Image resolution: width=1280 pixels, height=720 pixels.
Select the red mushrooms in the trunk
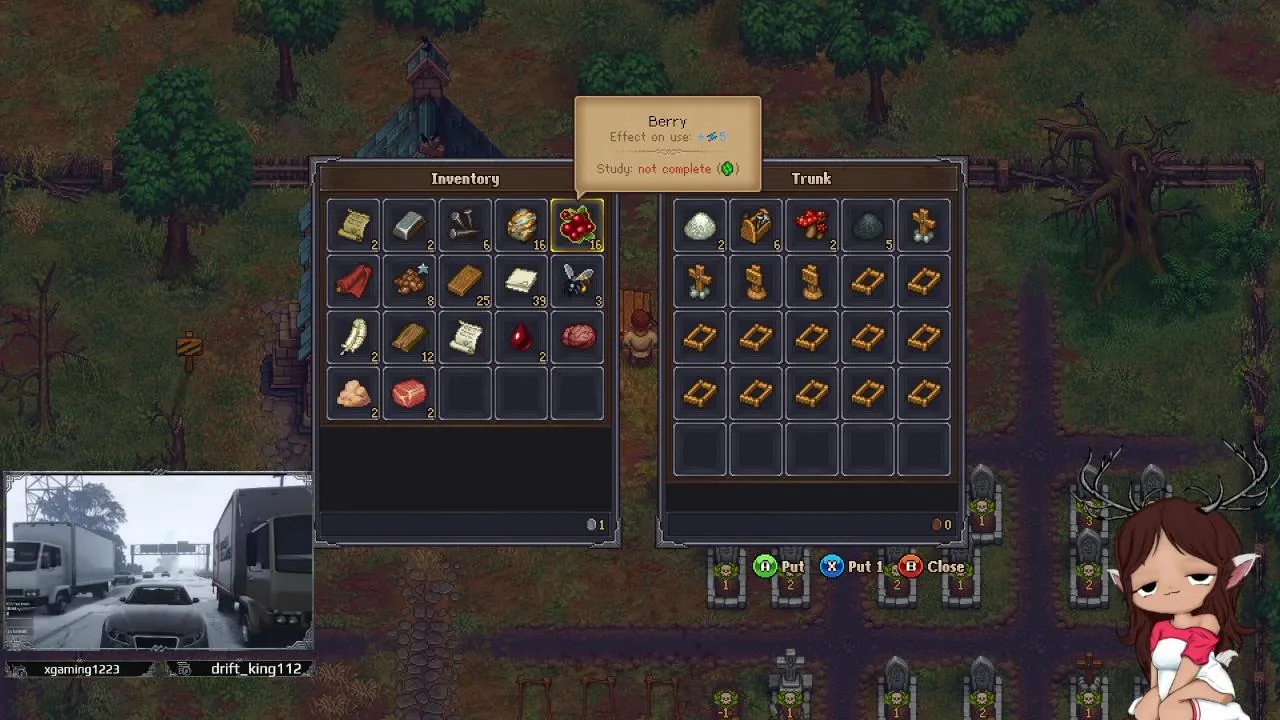pos(811,226)
